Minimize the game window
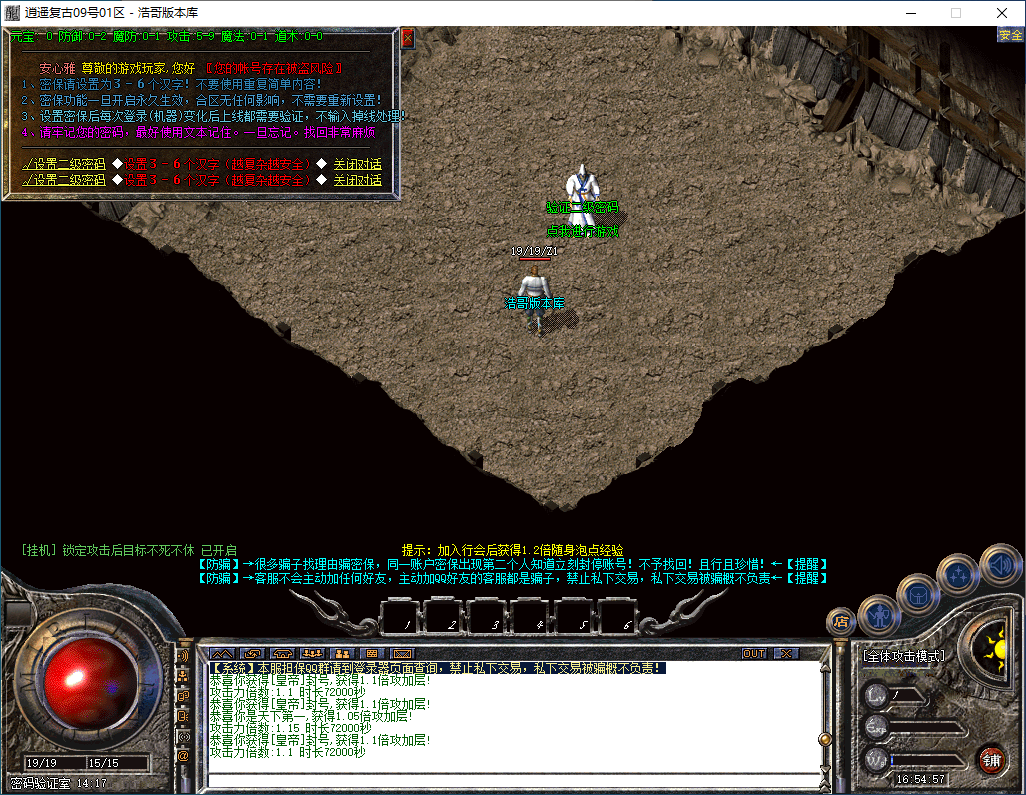Screen dimensions: 1026x795 [x=910, y=13]
